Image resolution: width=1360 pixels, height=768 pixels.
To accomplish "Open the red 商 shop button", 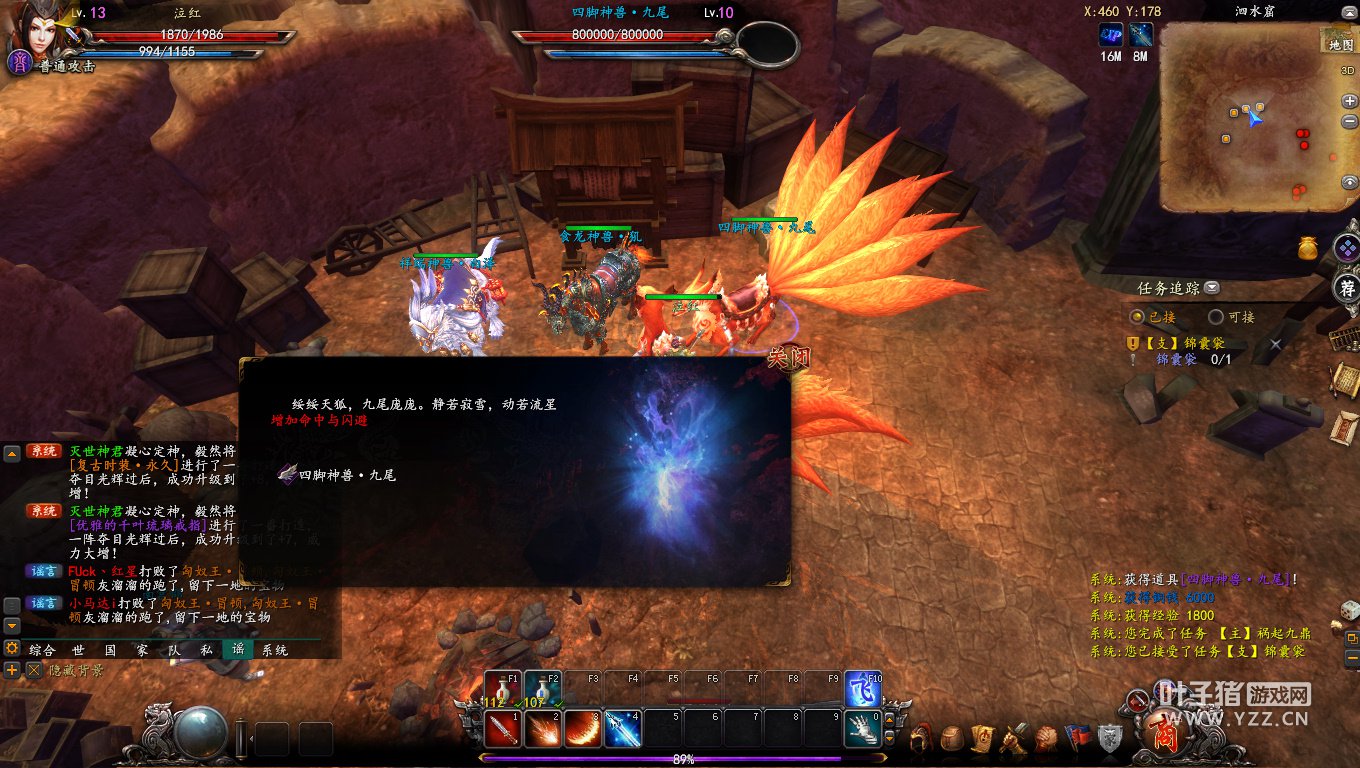I will [x=1164, y=736].
